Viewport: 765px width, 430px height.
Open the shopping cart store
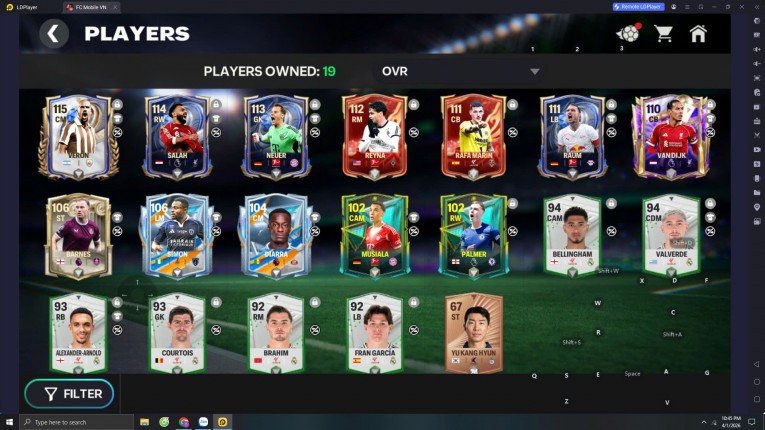[x=663, y=34]
